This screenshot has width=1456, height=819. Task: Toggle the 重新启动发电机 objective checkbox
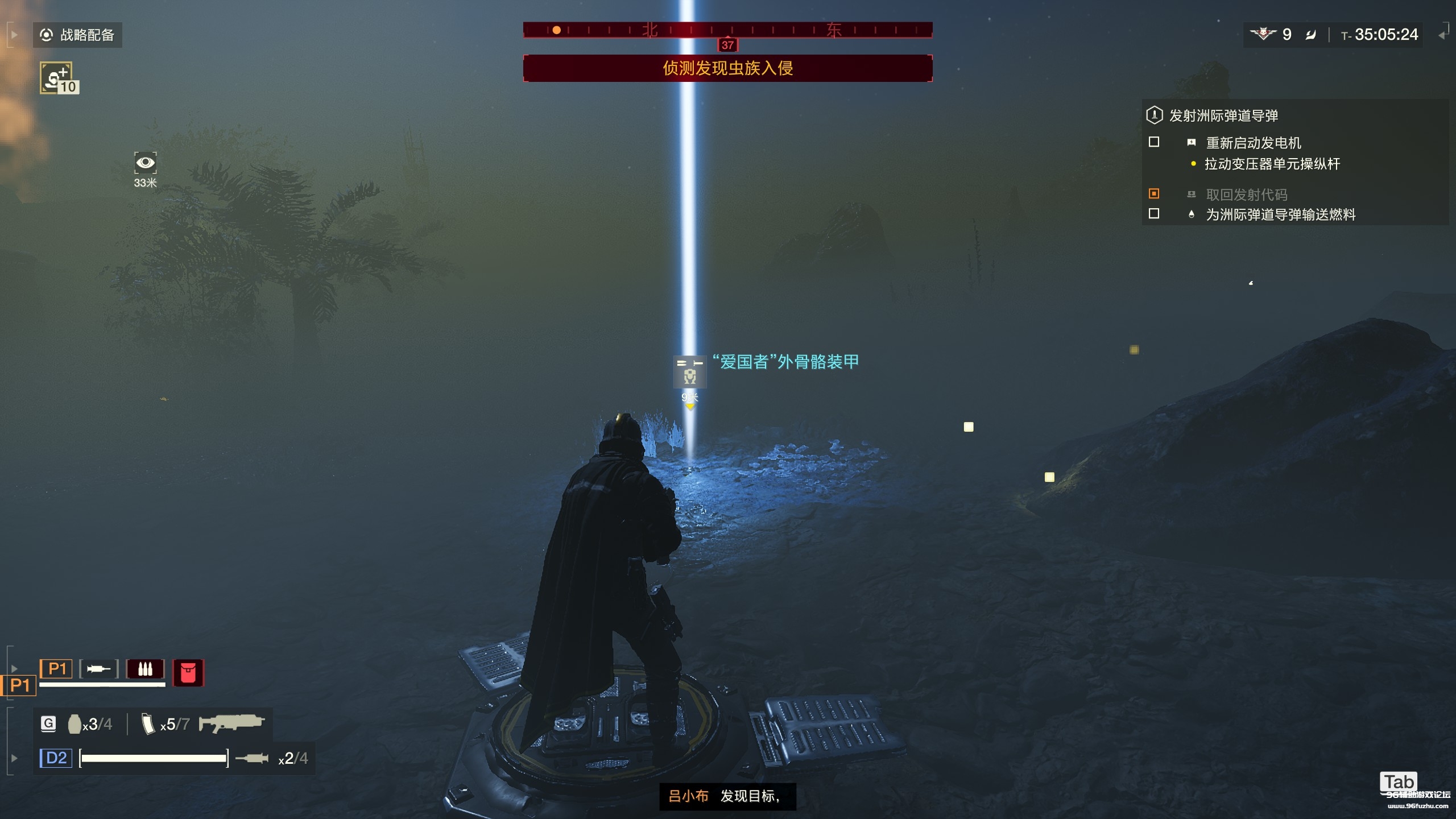pos(1154,142)
